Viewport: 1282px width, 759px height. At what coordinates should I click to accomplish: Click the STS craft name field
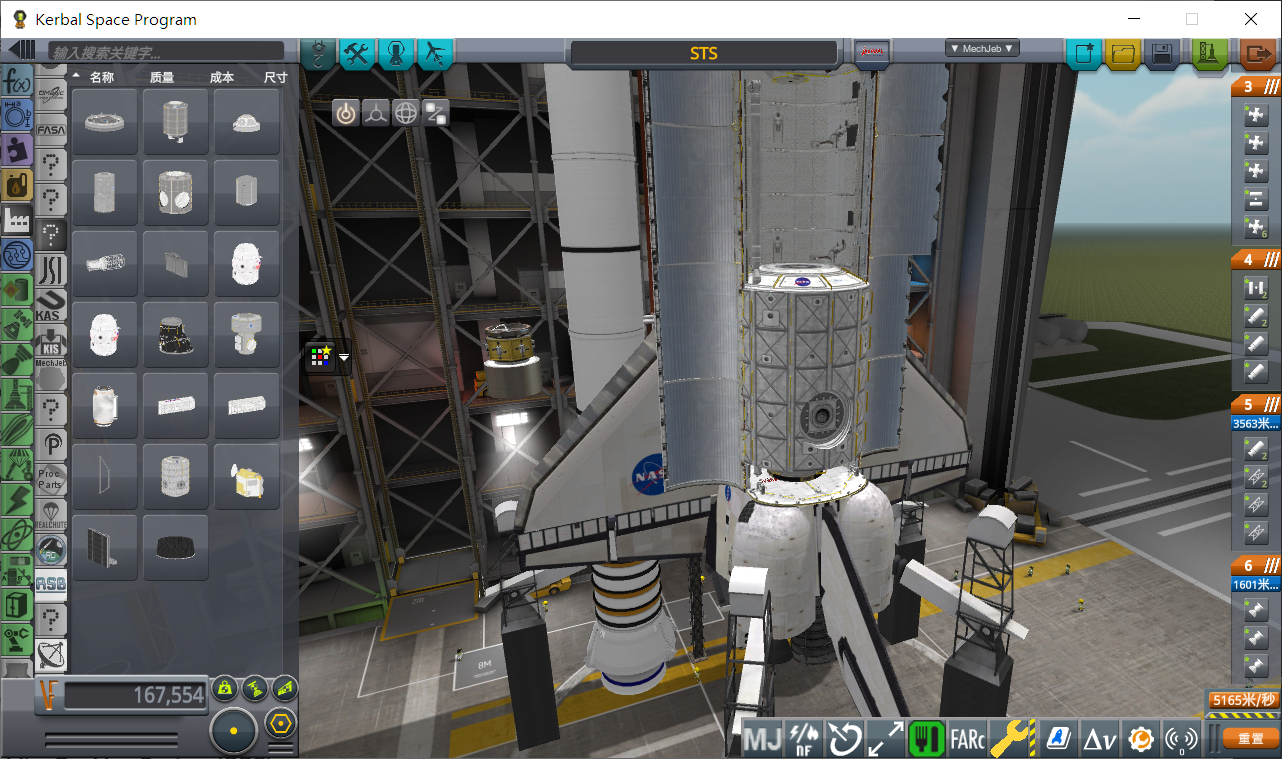pyautogui.click(x=703, y=54)
